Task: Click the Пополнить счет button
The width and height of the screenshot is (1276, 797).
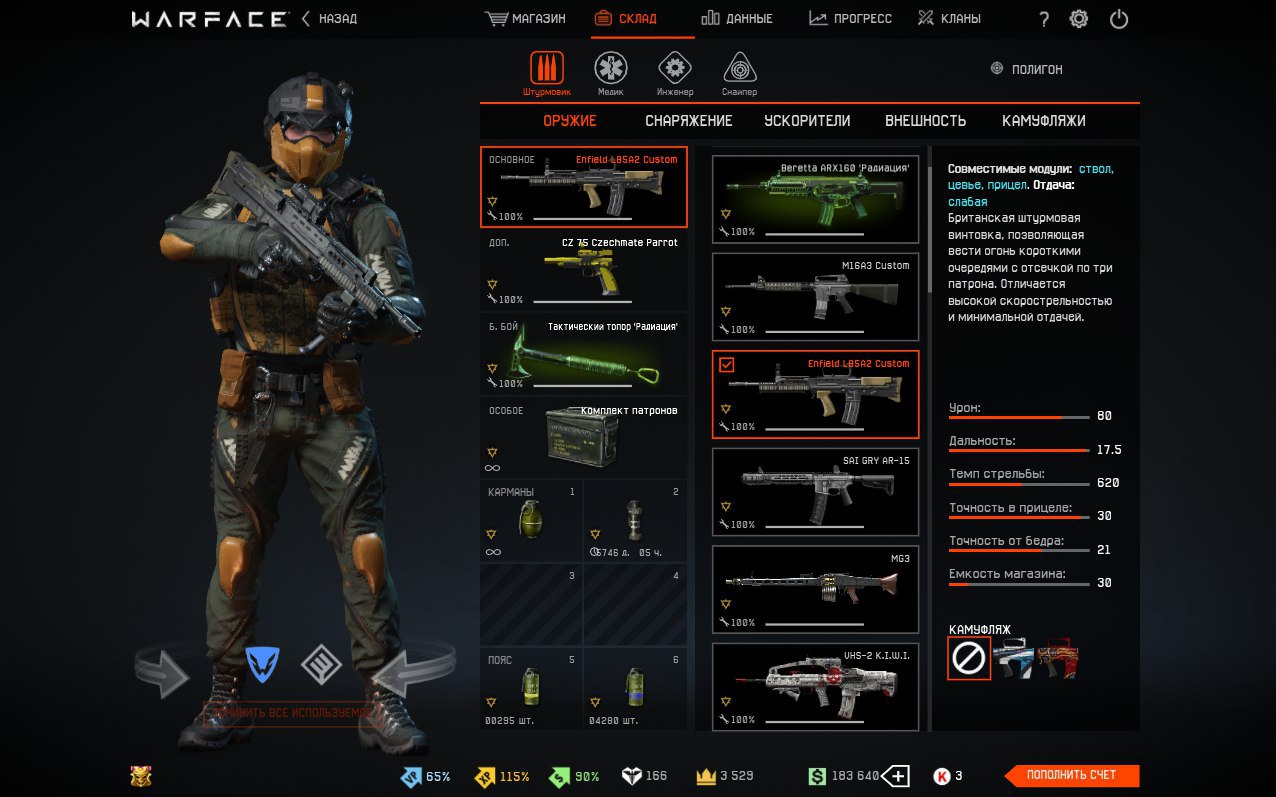Action: [x=1071, y=775]
